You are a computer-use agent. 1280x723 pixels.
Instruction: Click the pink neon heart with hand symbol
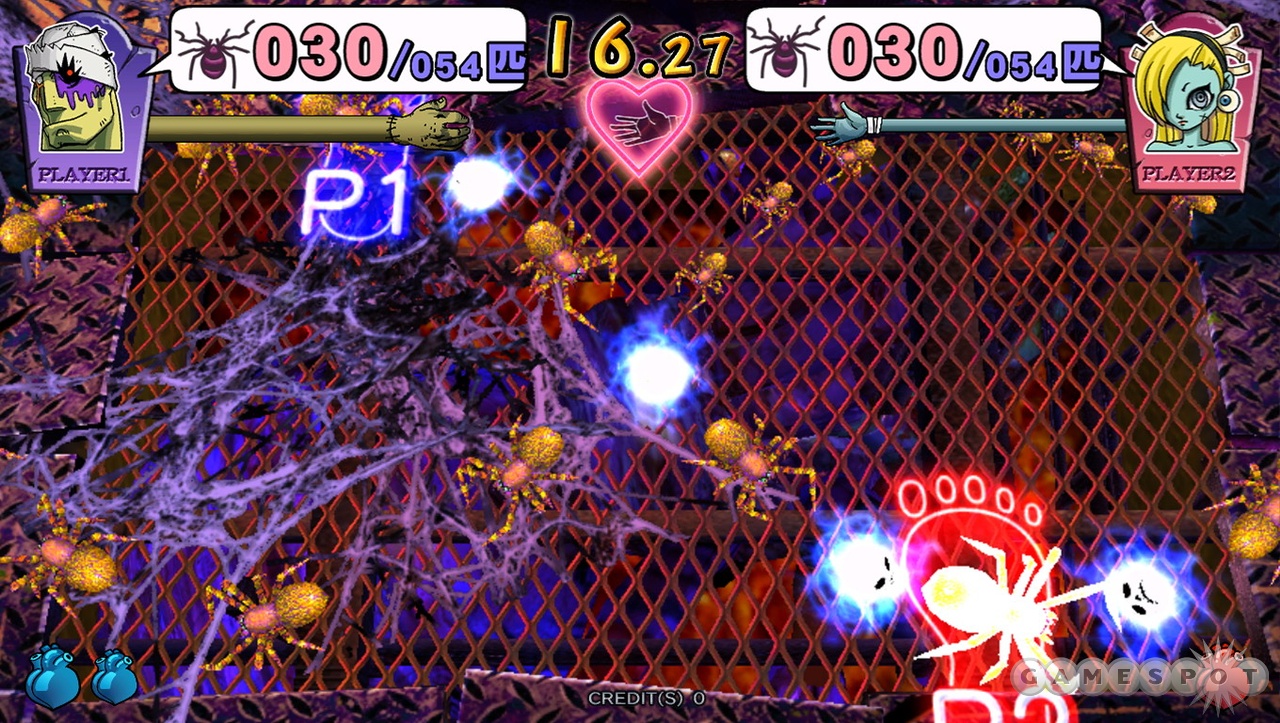(638, 130)
